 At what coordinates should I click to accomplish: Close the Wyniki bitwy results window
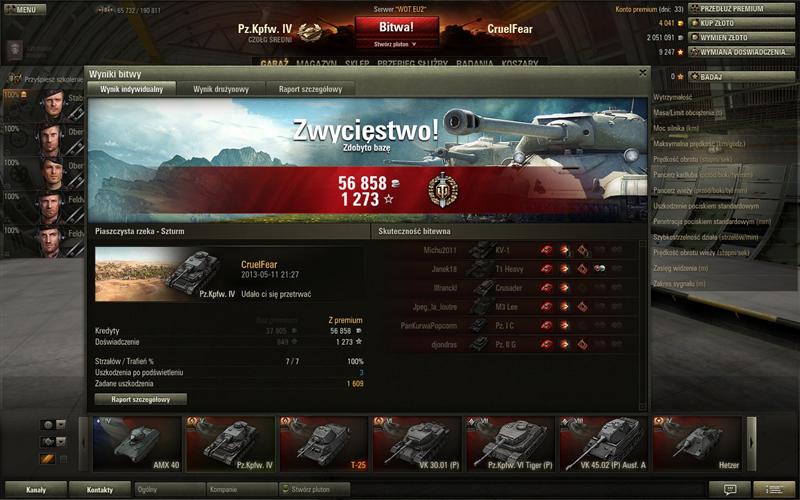(x=643, y=72)
